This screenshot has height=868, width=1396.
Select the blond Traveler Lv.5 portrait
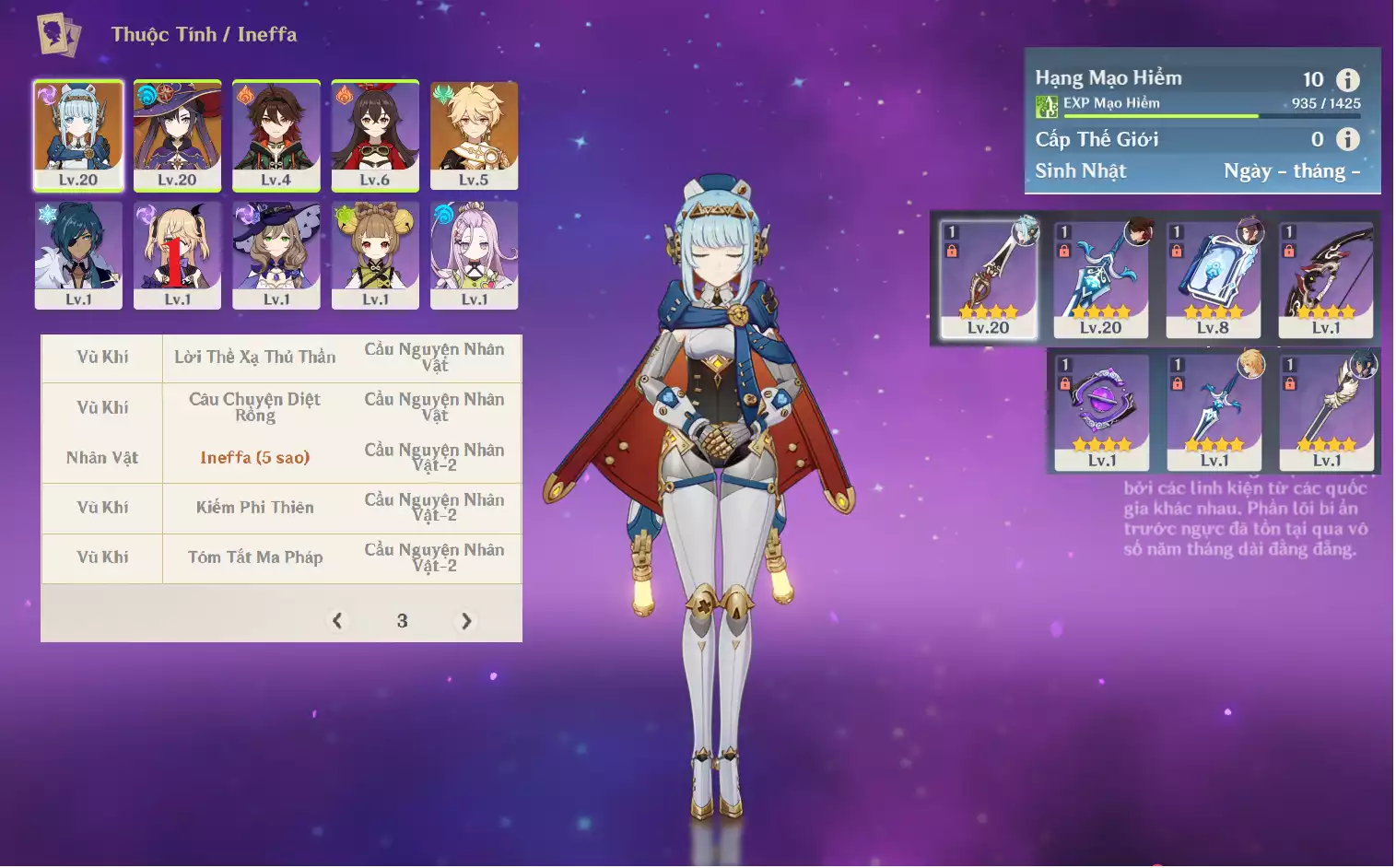(x=474, y=135)
